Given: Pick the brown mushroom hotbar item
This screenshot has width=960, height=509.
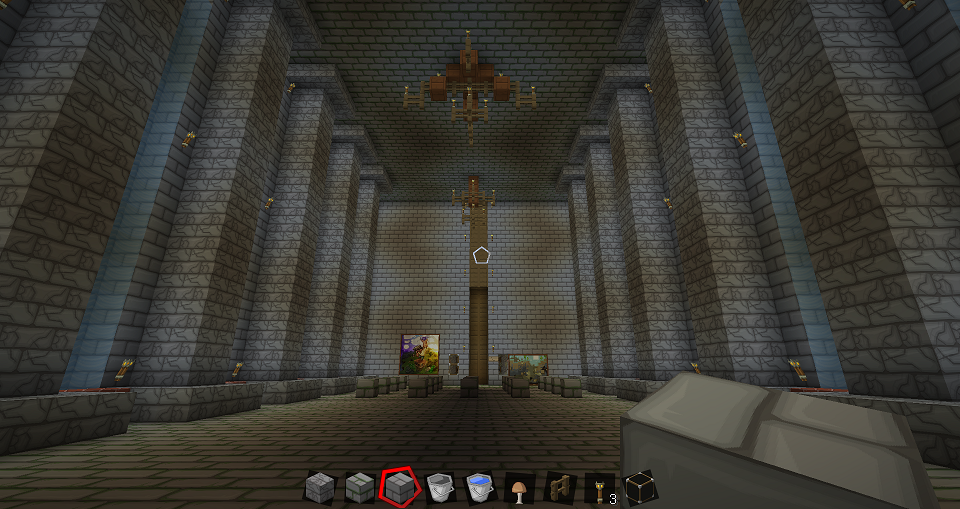Looking at the screenshot, I should (x=519, y=488).
